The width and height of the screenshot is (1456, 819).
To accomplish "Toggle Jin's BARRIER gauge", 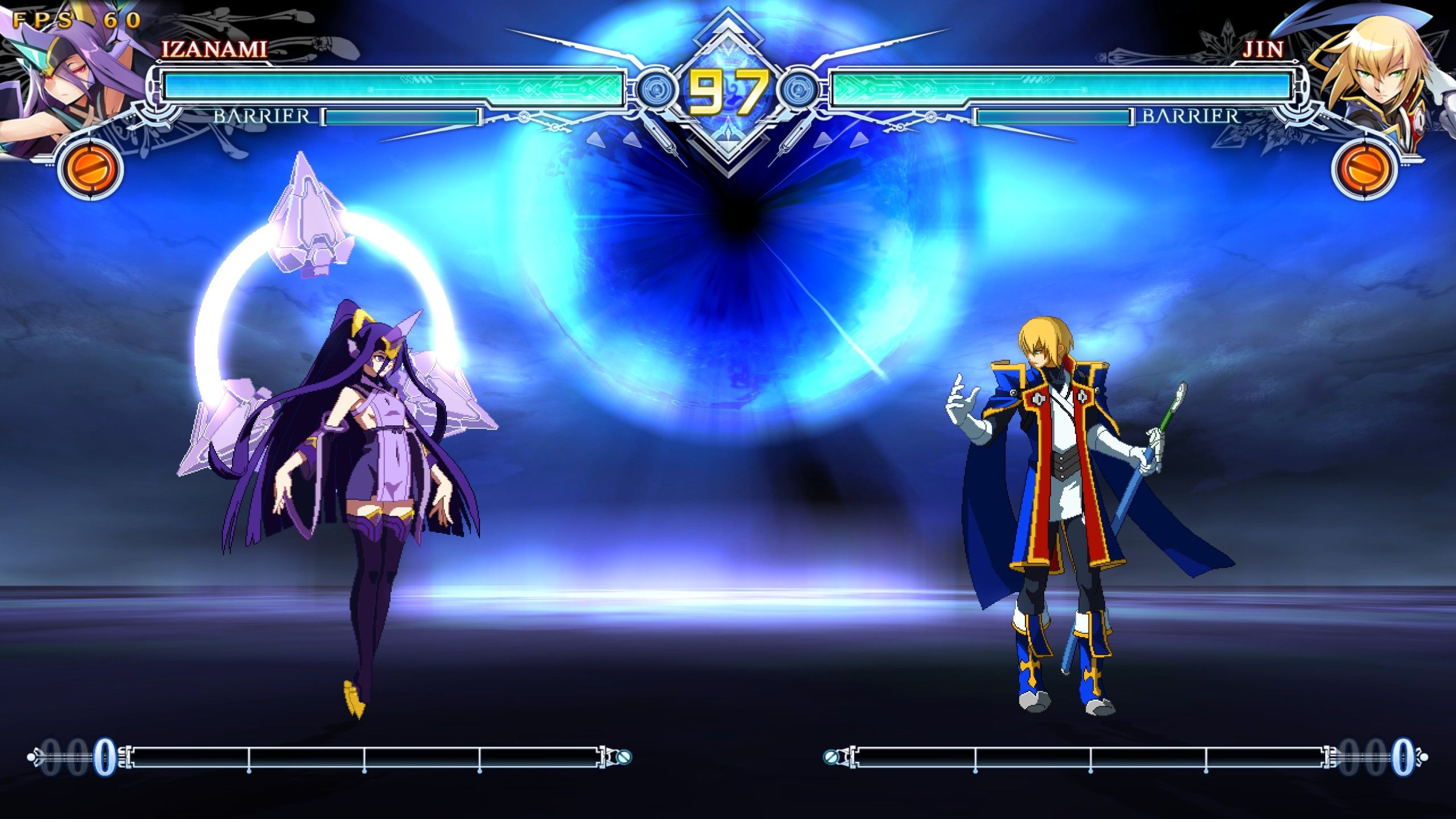I will [1052, 118].
